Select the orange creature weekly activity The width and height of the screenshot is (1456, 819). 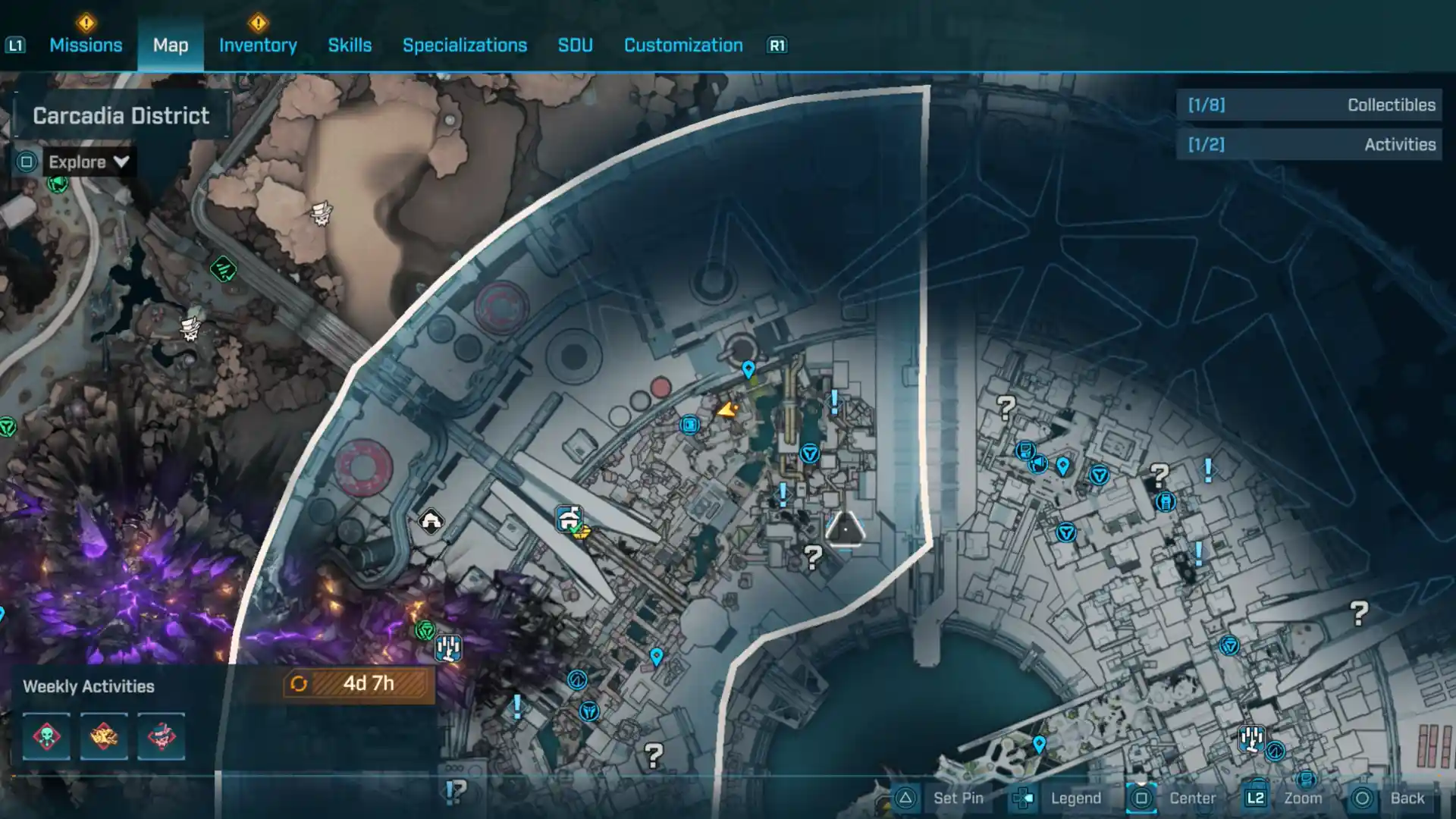(104, 736)
